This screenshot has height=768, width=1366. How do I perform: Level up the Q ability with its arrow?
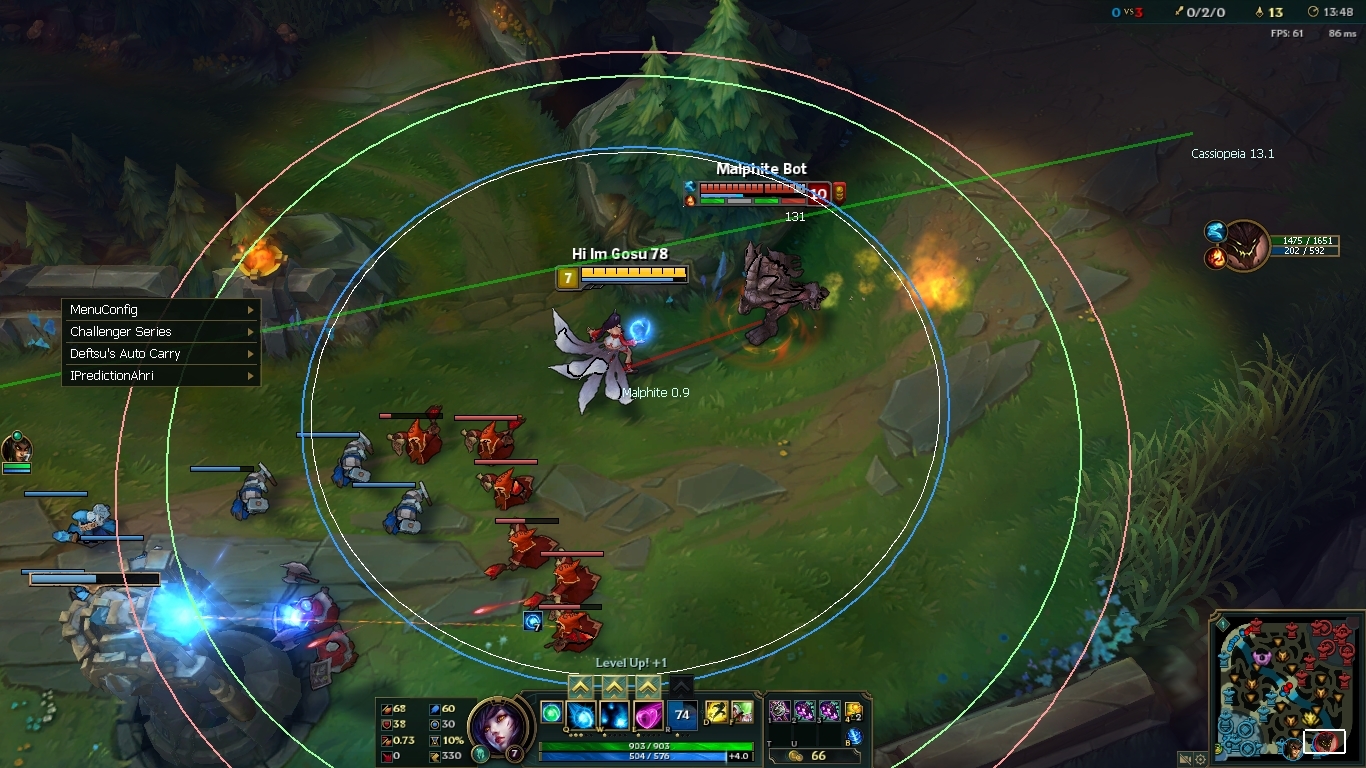pos(581,686)
